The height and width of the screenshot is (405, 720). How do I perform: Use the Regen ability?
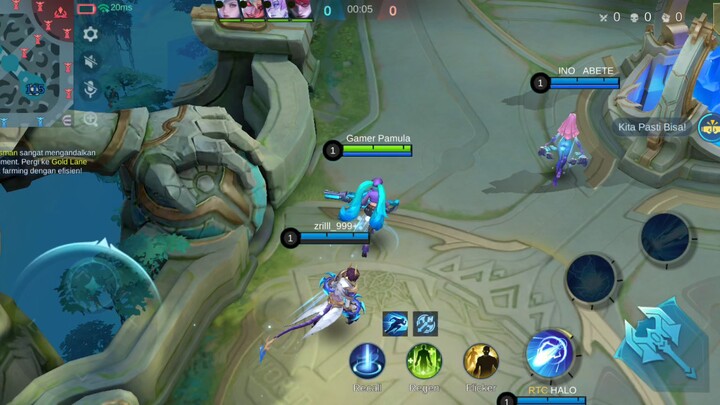click(424, 361)
